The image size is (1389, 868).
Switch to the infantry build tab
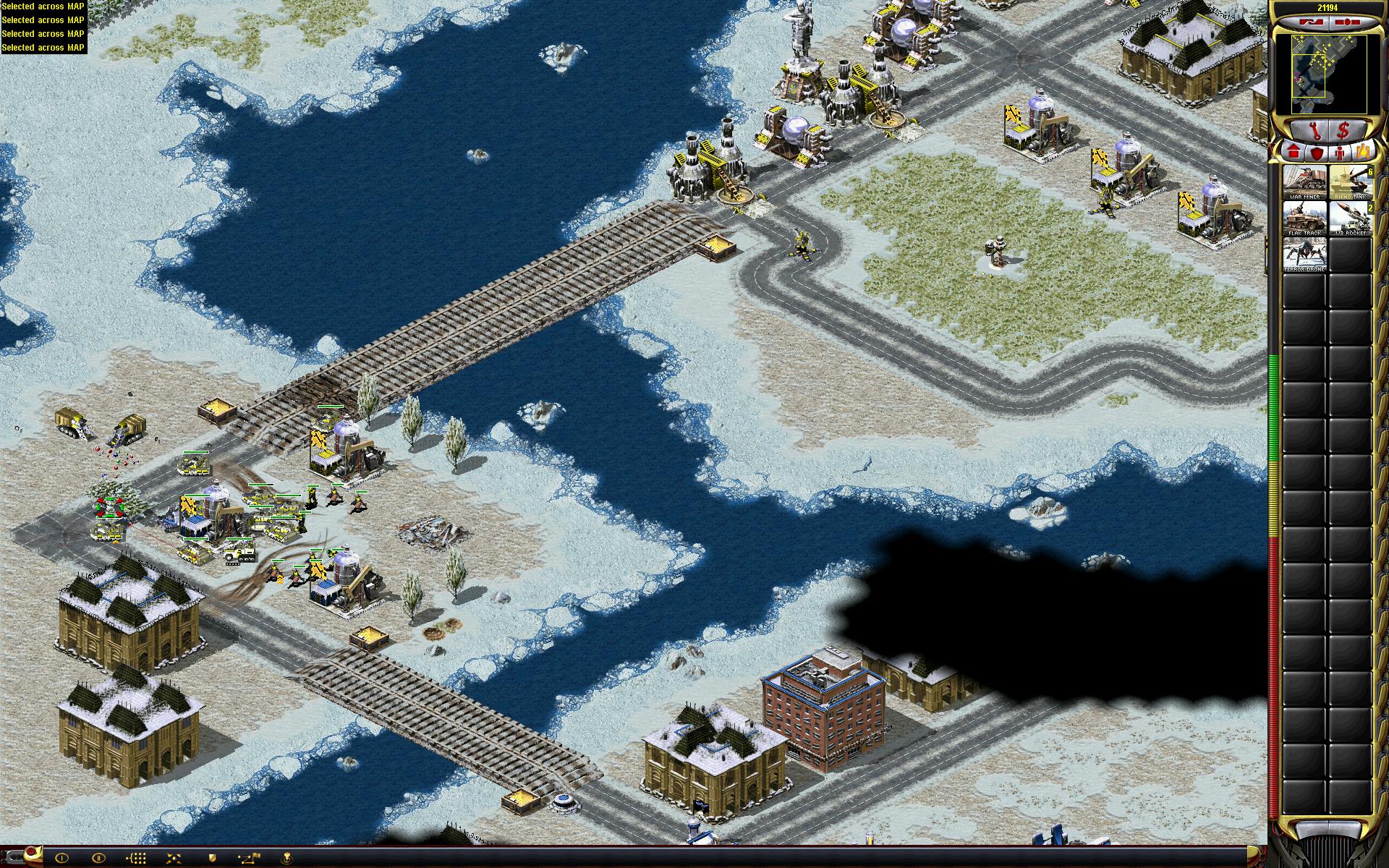coord(1340,153)
